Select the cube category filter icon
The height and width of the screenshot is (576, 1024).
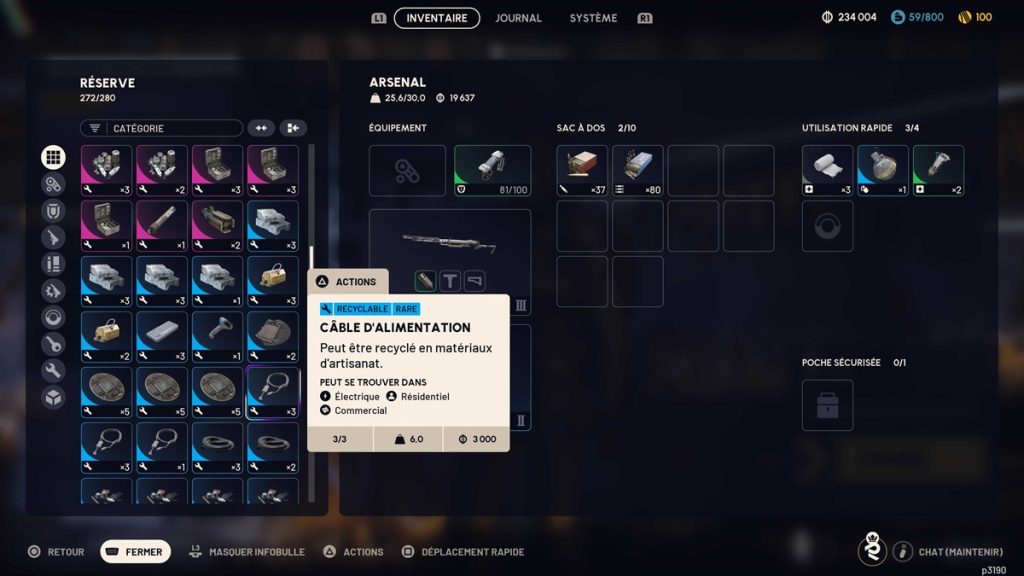pos(53,397)
